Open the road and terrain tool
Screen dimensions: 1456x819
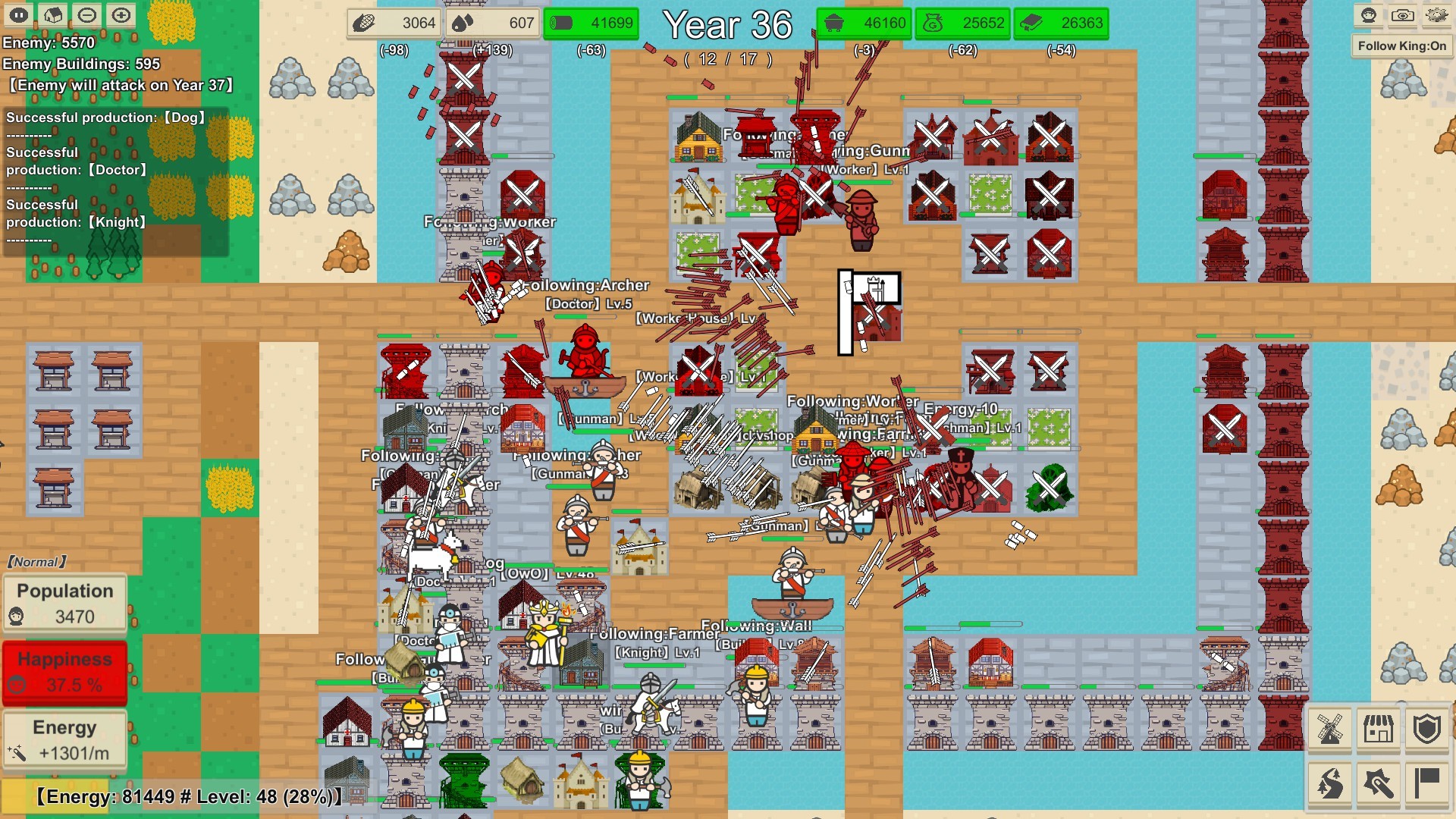(1331, 783)
